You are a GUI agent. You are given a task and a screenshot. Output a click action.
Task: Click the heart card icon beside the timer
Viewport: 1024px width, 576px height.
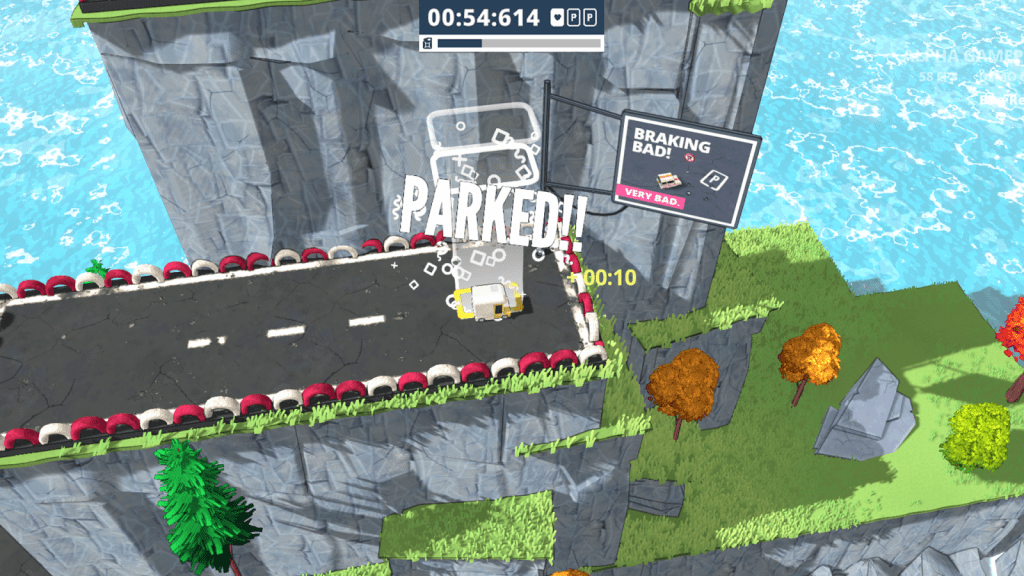559,18
